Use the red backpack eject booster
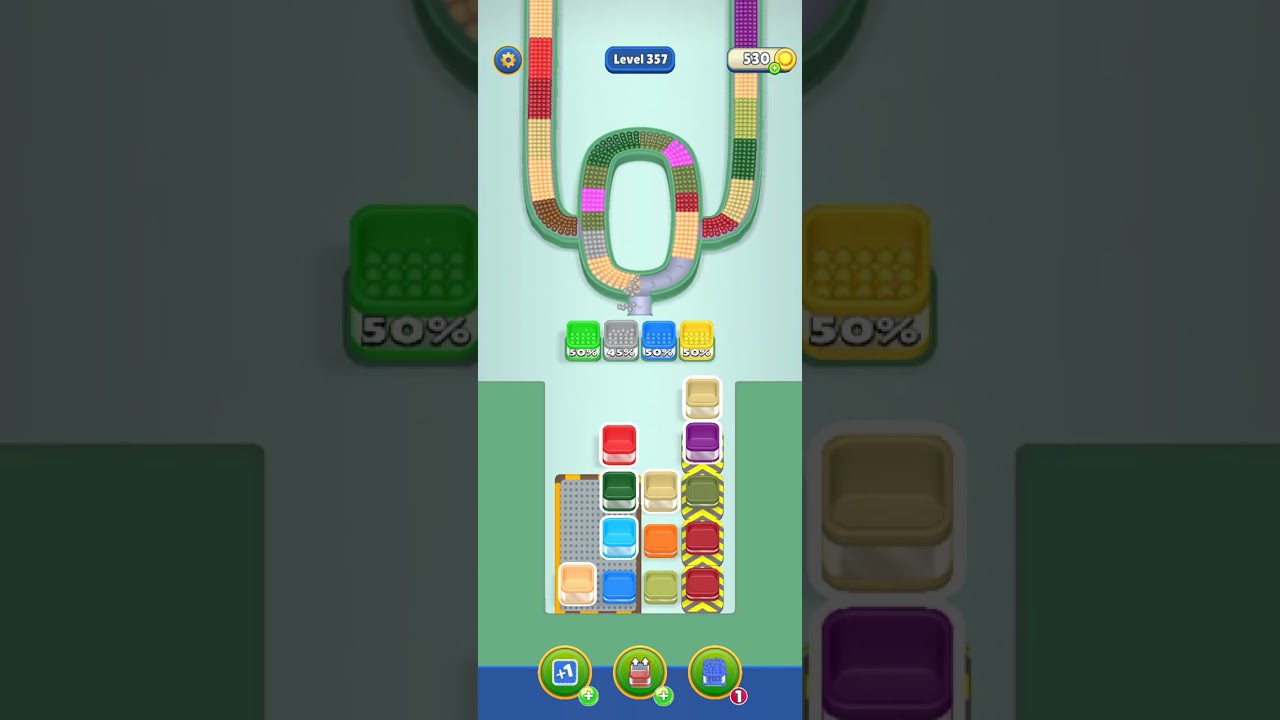1280x720 pixels. (640, 673)
